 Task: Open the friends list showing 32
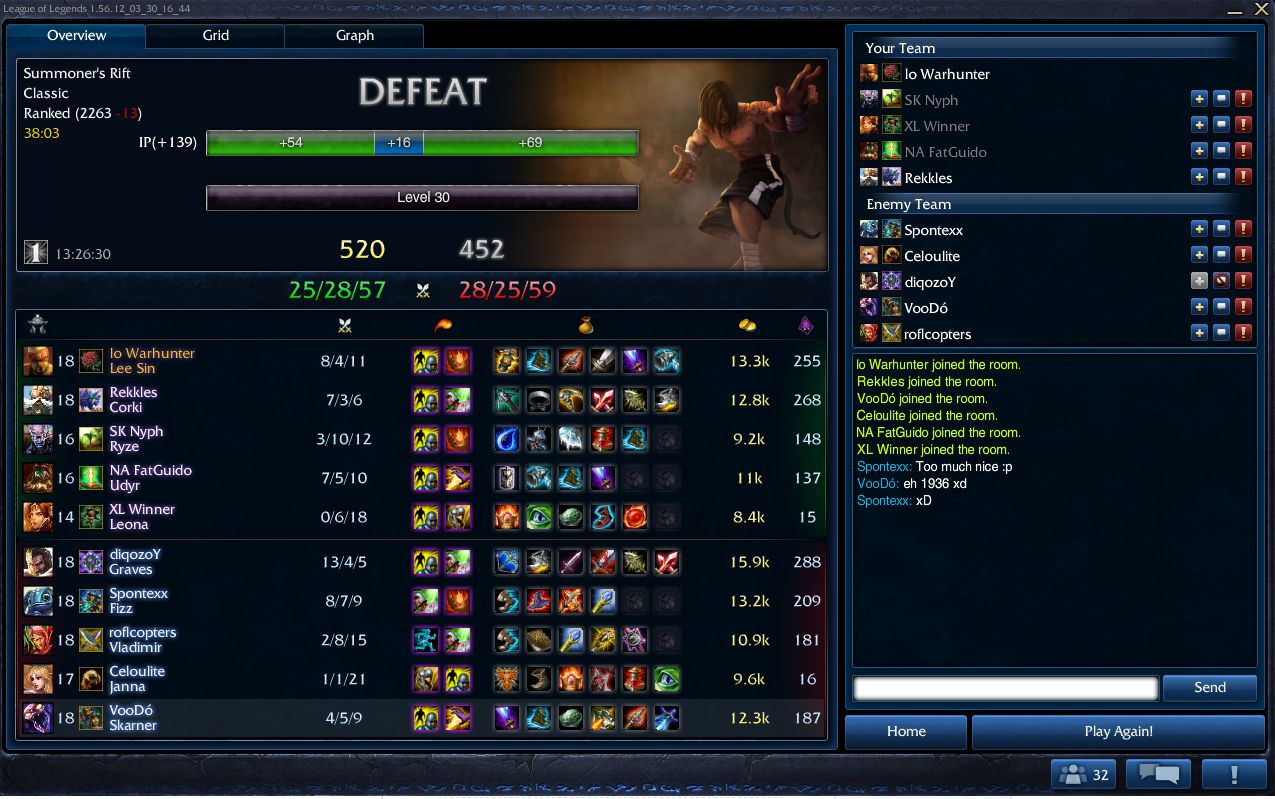[1084, 774]
